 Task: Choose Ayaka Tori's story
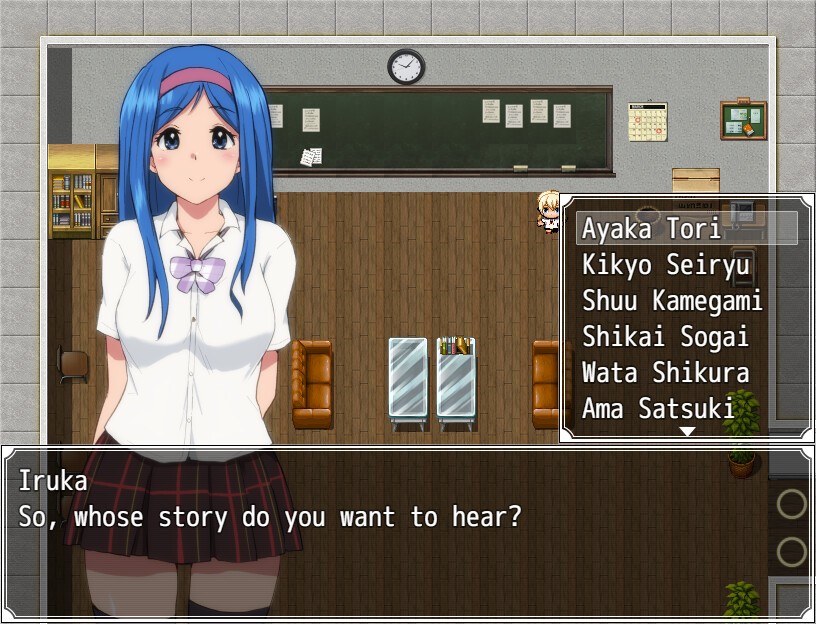652,229
